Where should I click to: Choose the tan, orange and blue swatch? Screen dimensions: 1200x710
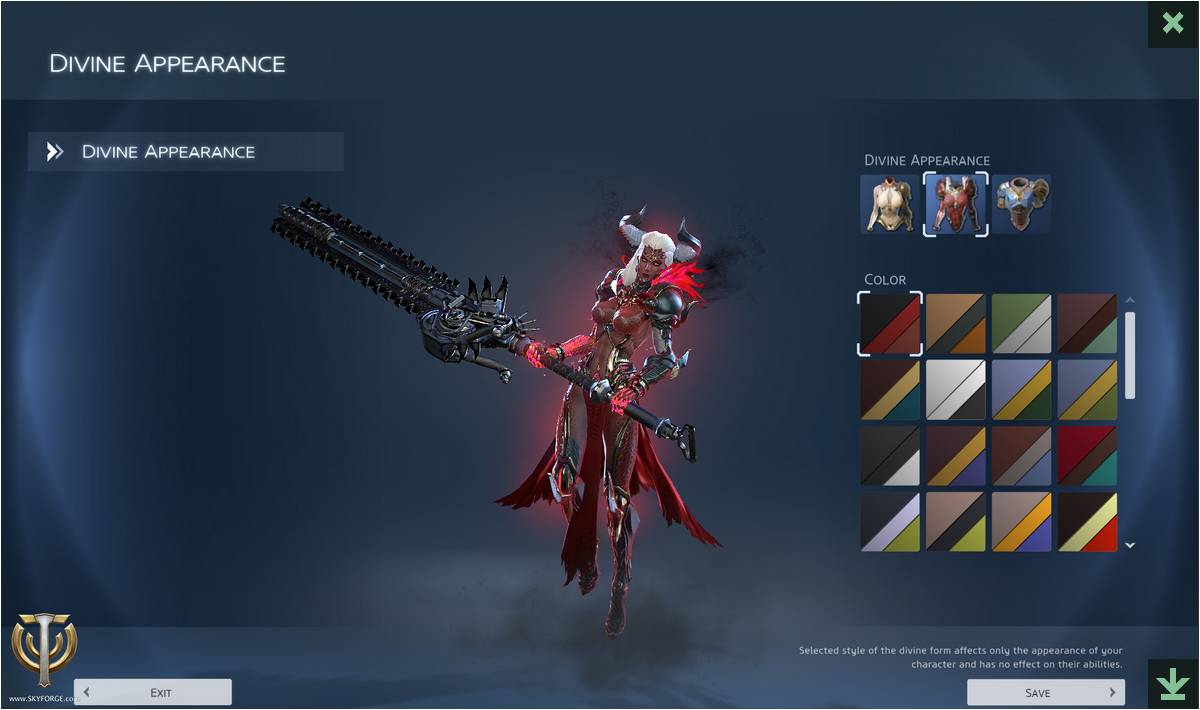click(x=1021, y=521)
